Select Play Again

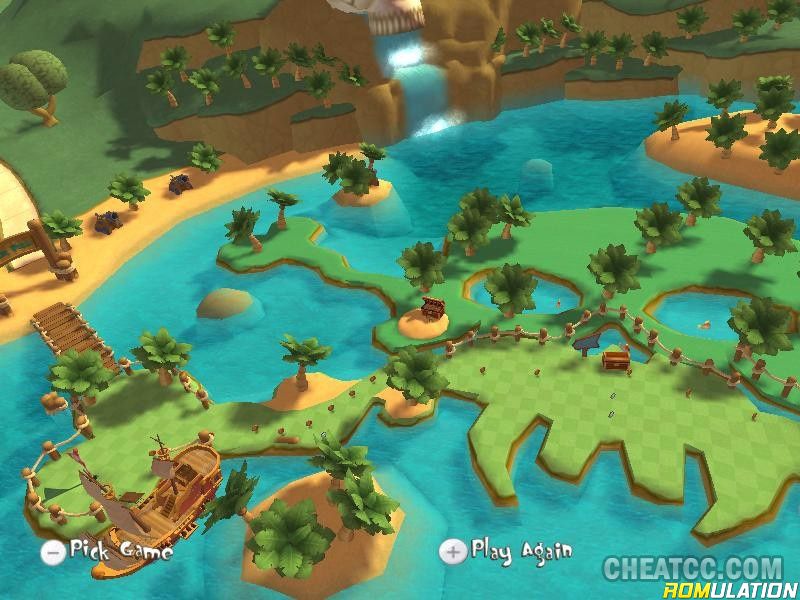pyautogui.click(x=508, y=550)
